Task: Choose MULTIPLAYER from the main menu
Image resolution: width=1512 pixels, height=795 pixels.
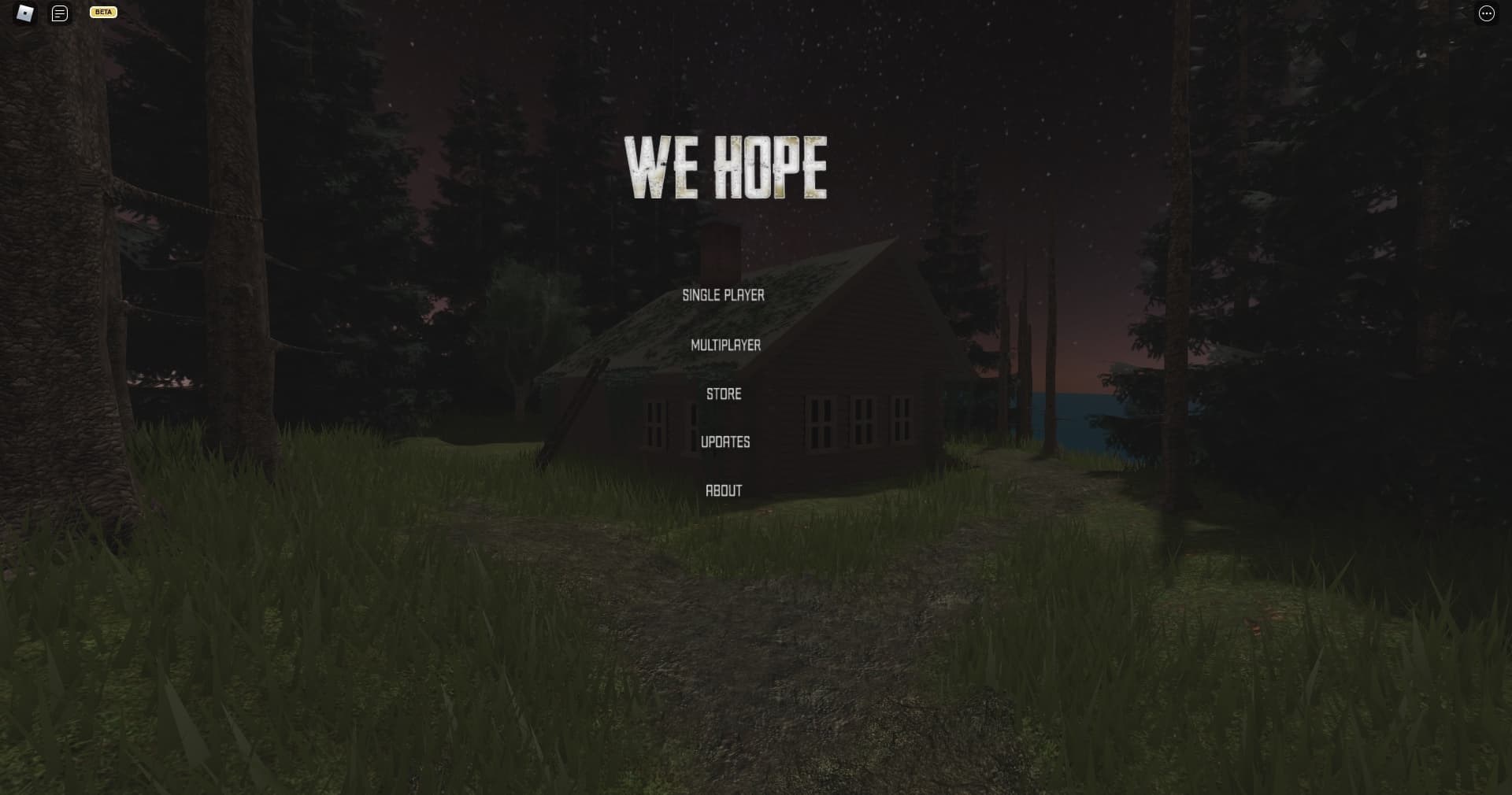Action: pos(725,345)
